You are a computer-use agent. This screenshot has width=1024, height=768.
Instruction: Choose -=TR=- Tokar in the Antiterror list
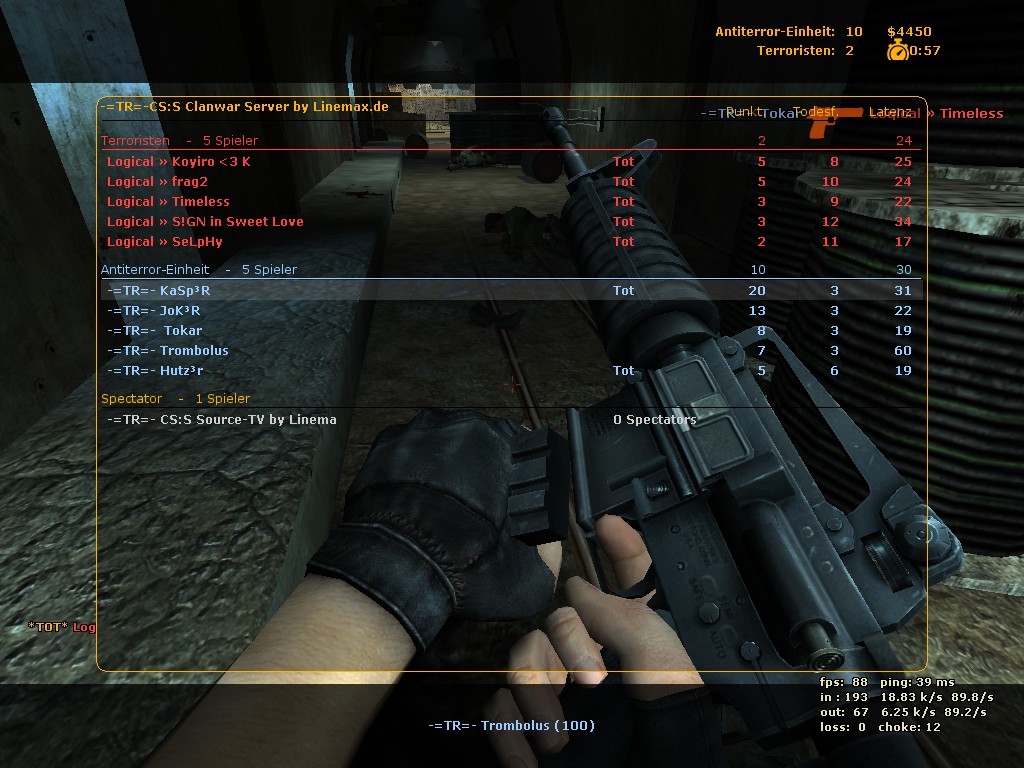coord(155,331)
